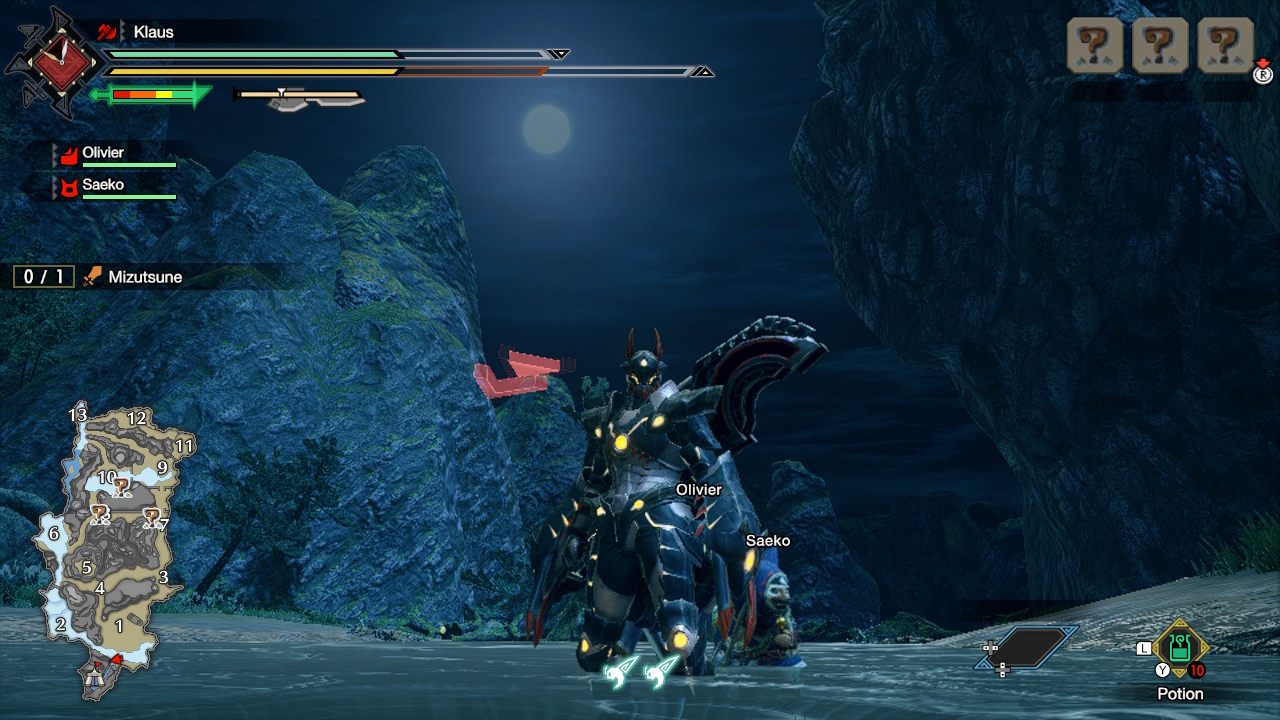Click the wirebug gauge icons
Viewport: 1280px width, 720px height.
(x=641, y=671)
